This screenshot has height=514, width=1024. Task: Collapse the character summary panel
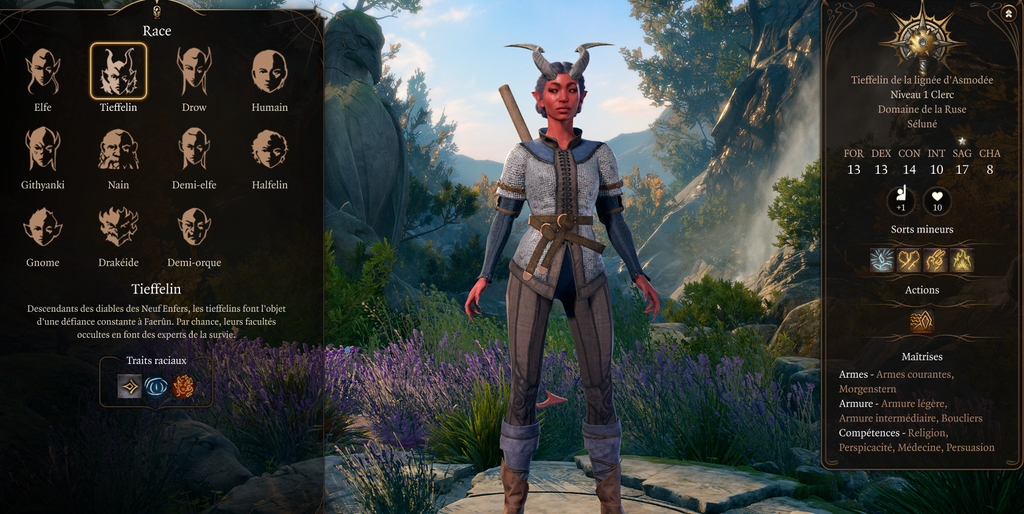[x=1006, y=14]
